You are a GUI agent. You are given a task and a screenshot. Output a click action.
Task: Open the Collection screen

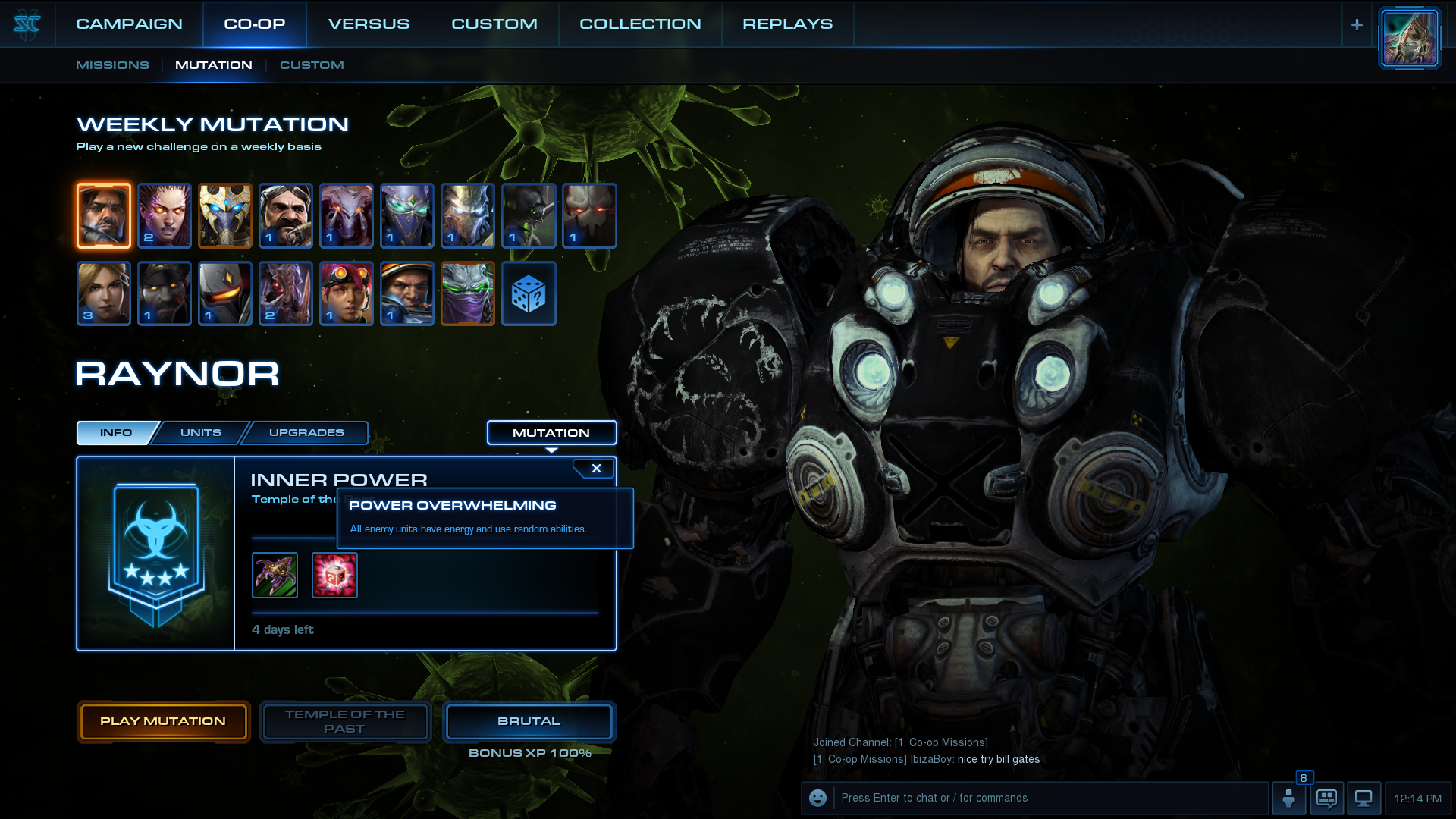640,24
